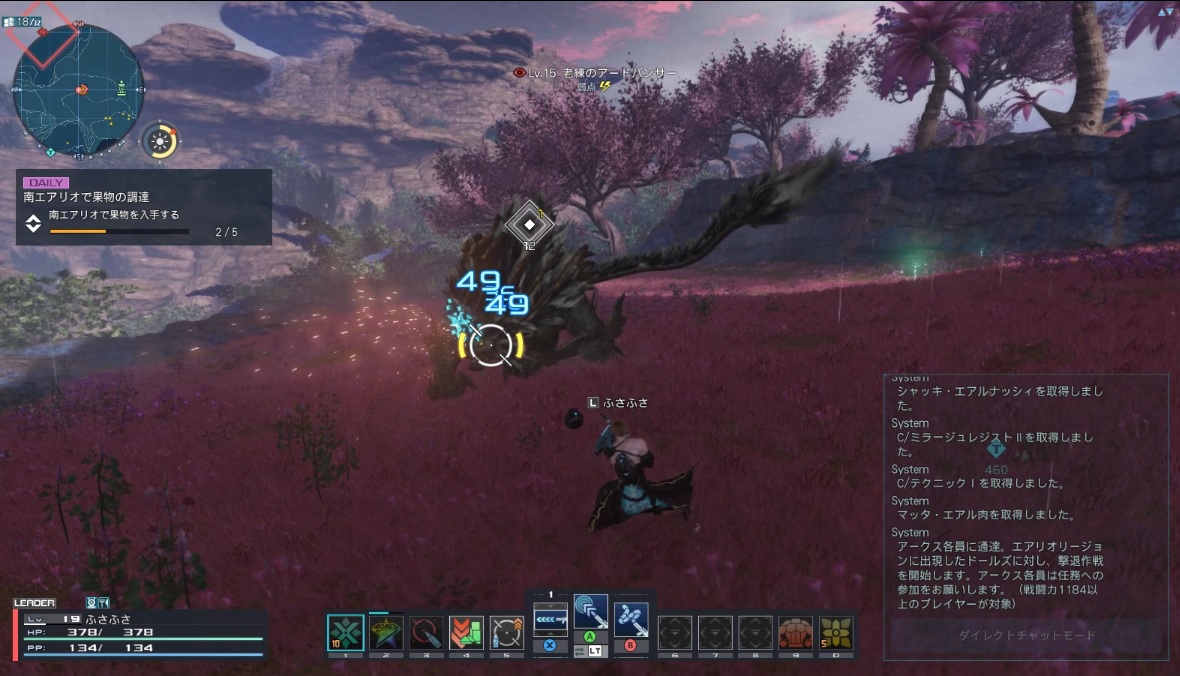Activate the red armor-shell skill in slot 9
This screenshot has width=1180, height=676.
(x=795, y=632)
